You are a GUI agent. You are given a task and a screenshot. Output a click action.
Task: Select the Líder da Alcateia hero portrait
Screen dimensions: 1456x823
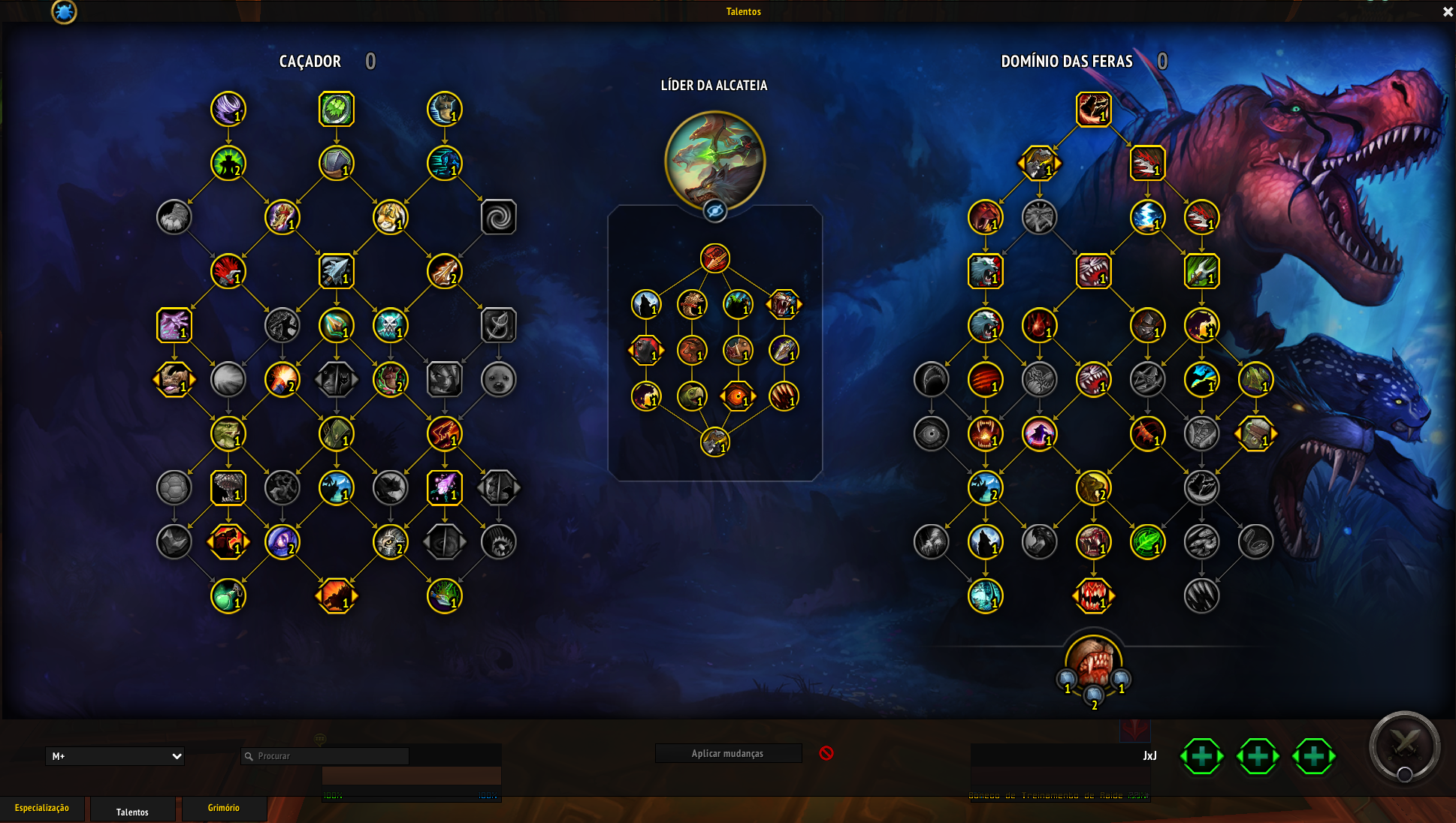(x=714, y=161)
